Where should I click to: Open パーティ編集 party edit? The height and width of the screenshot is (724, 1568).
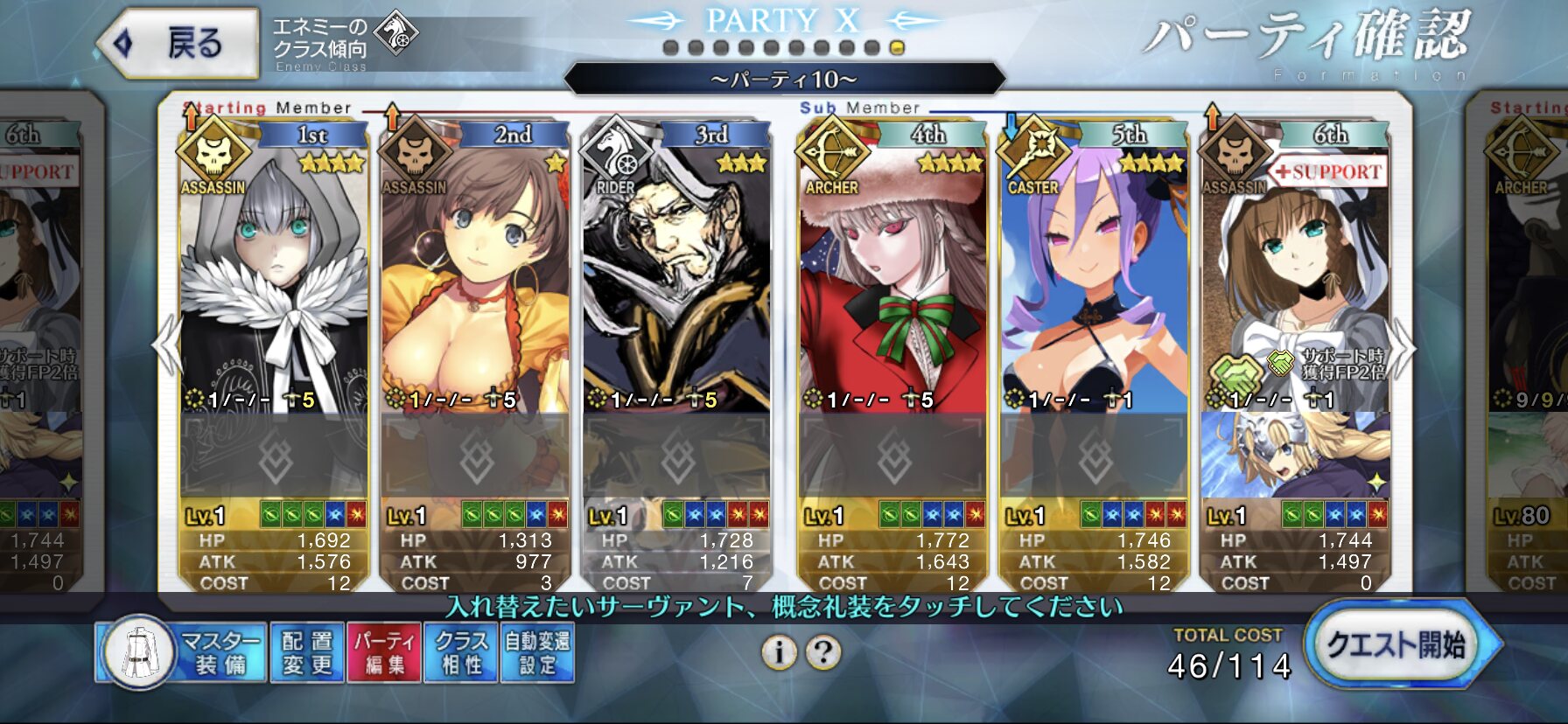(384, 652)
